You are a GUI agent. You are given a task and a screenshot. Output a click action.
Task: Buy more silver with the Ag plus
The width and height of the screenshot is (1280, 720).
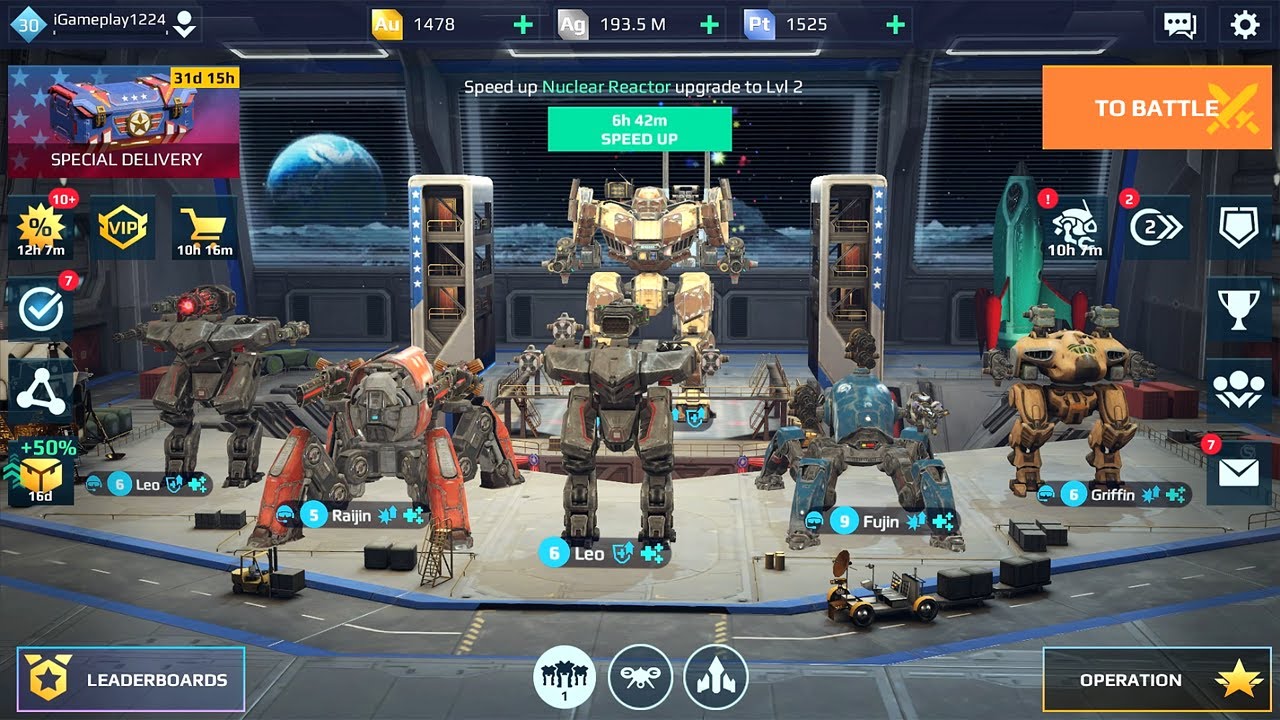point(709,25)
